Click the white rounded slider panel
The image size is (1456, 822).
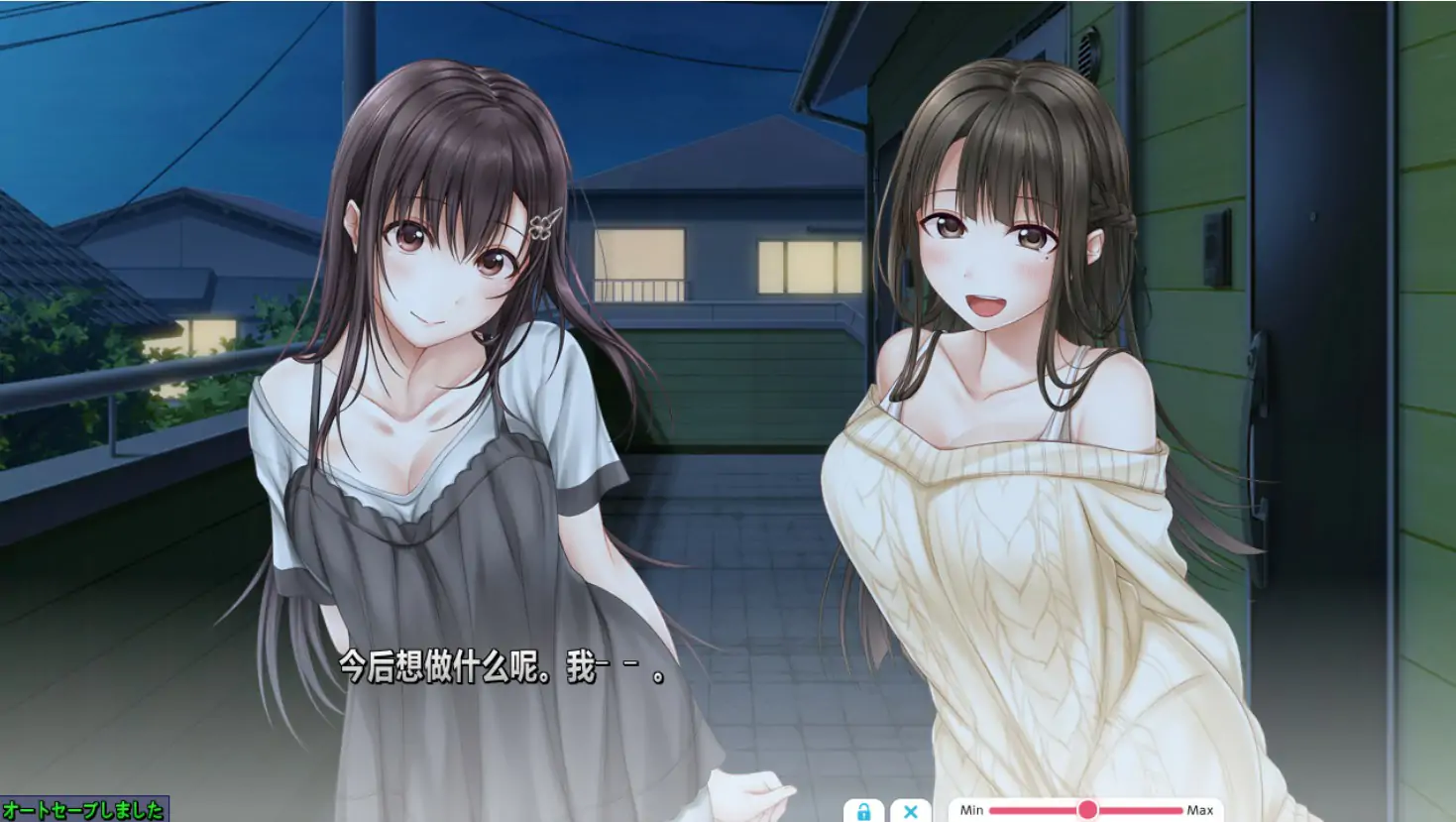coord(1085,810)
